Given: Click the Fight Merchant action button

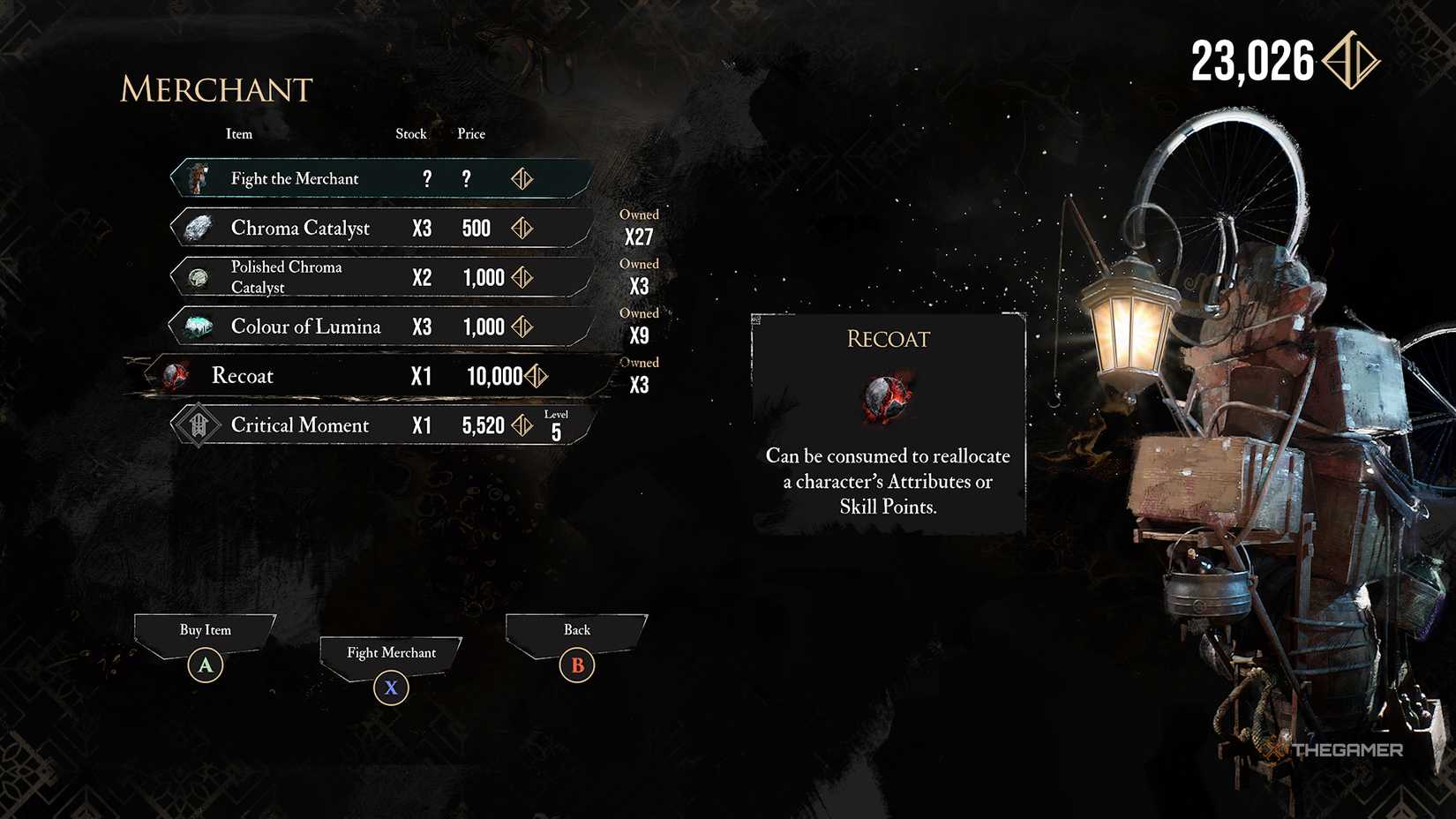Looking at the screenshot, I should [x=391, y=653].
